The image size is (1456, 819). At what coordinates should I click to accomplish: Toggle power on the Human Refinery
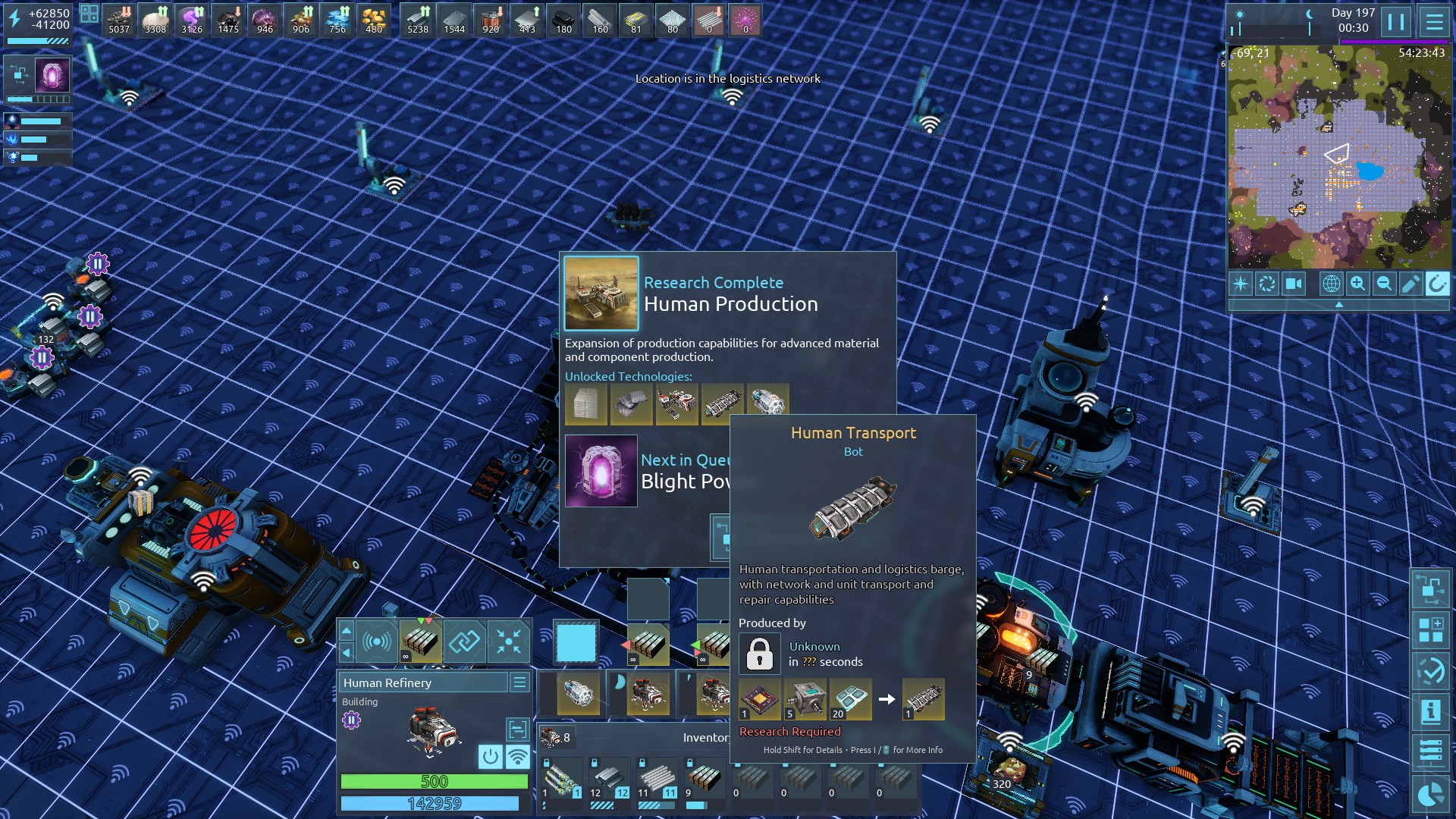(x=491, y=756)
